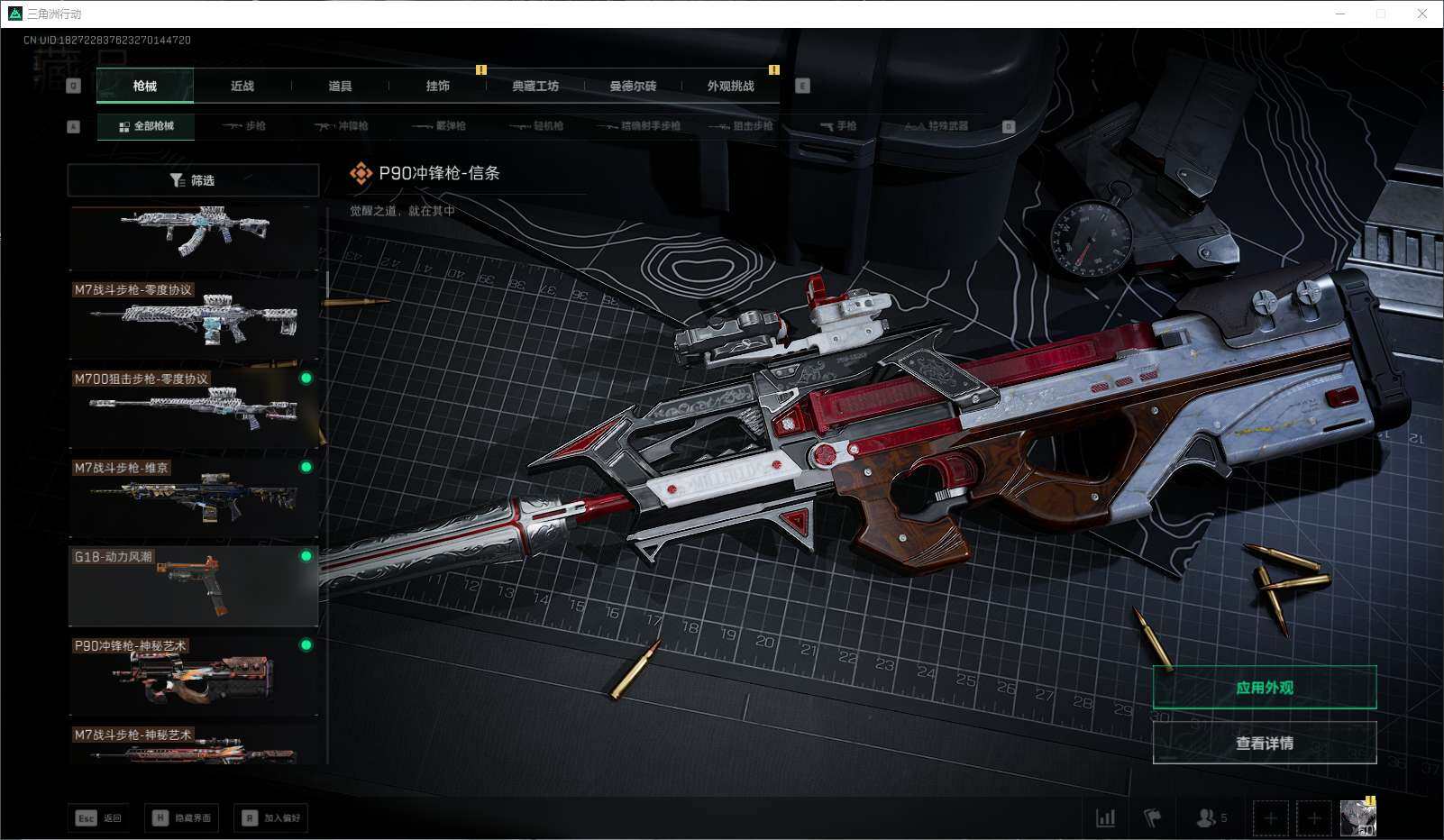Open the 外观挑战 tab

click(x=730, y=87)
